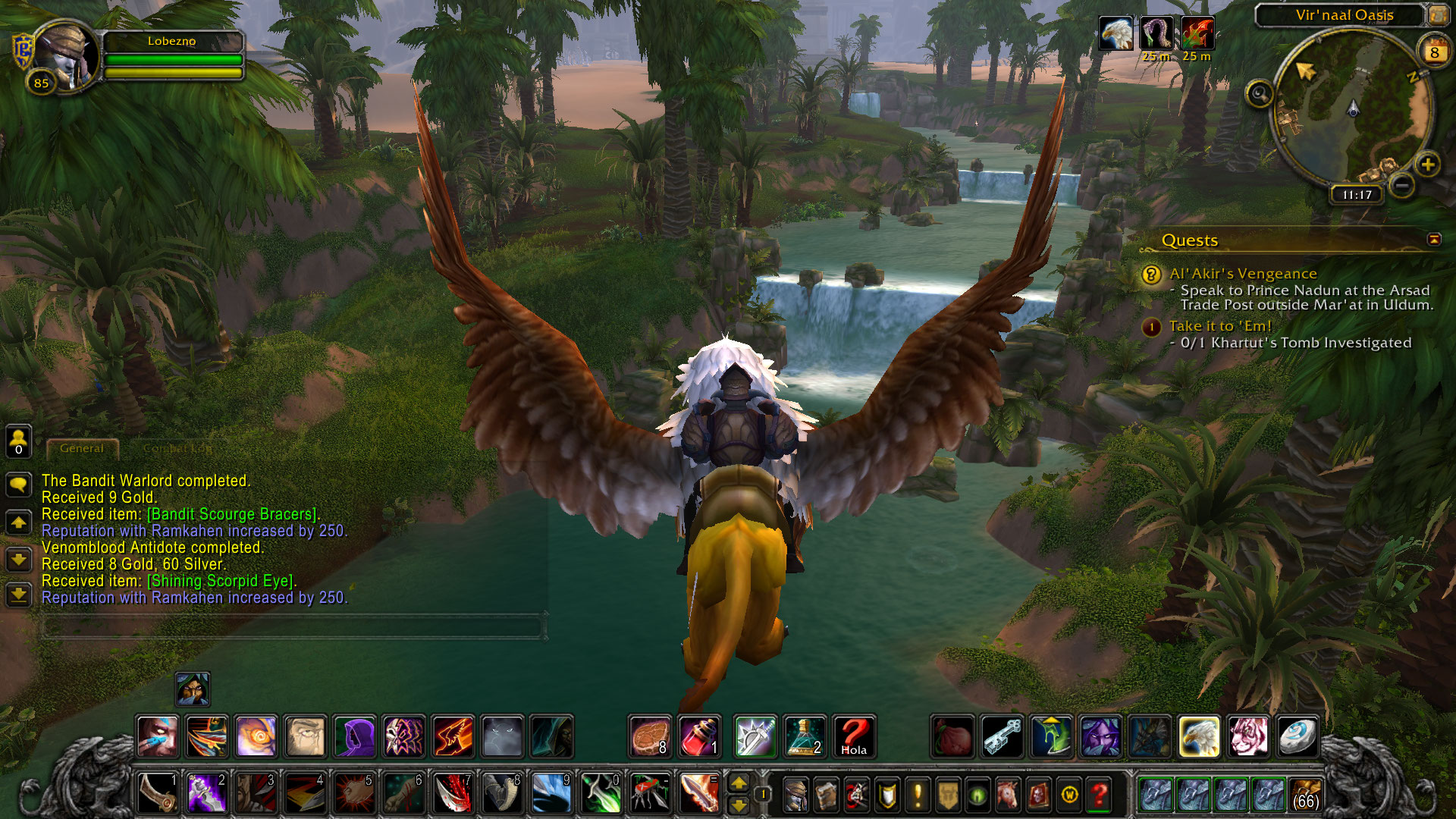Activate the Hola macro button
This screenshot has height=819, width=1456.
point(854,737)
